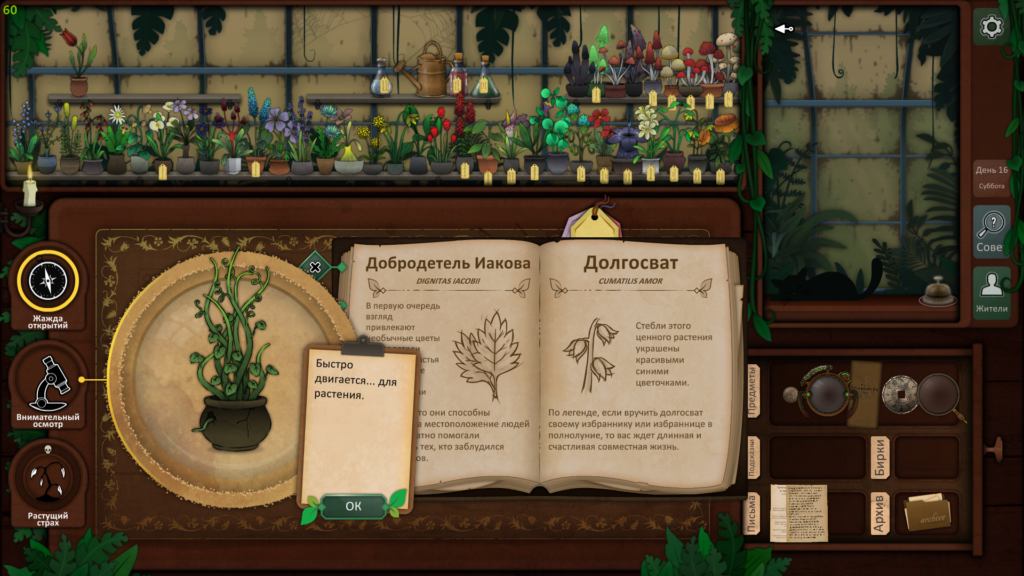Open the Подсказки drawer tab
1024x576 pixels.
pos(753,457)
